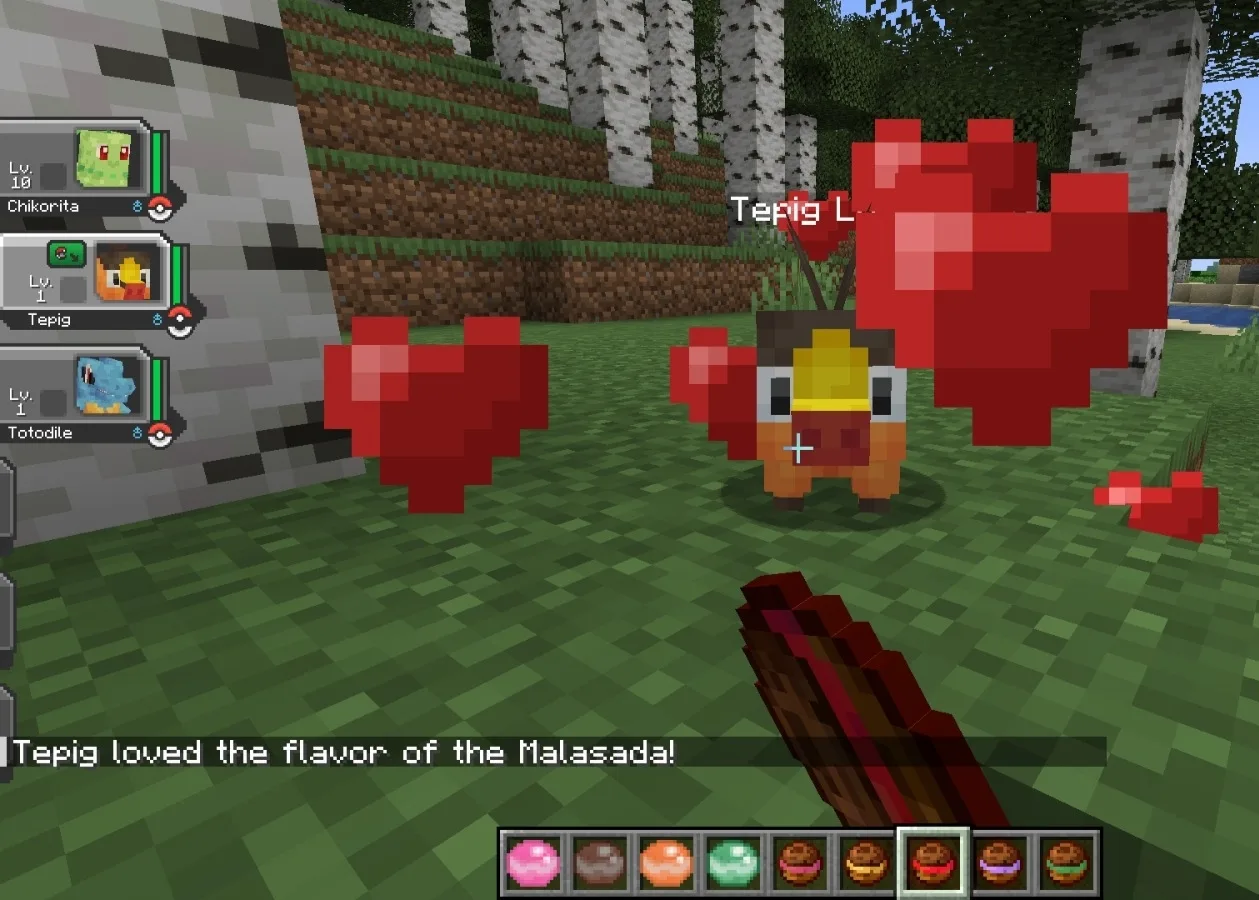Pick the yellow-filled Malasada in the hotbar
1259x900 pixels.
coord(866,862)
